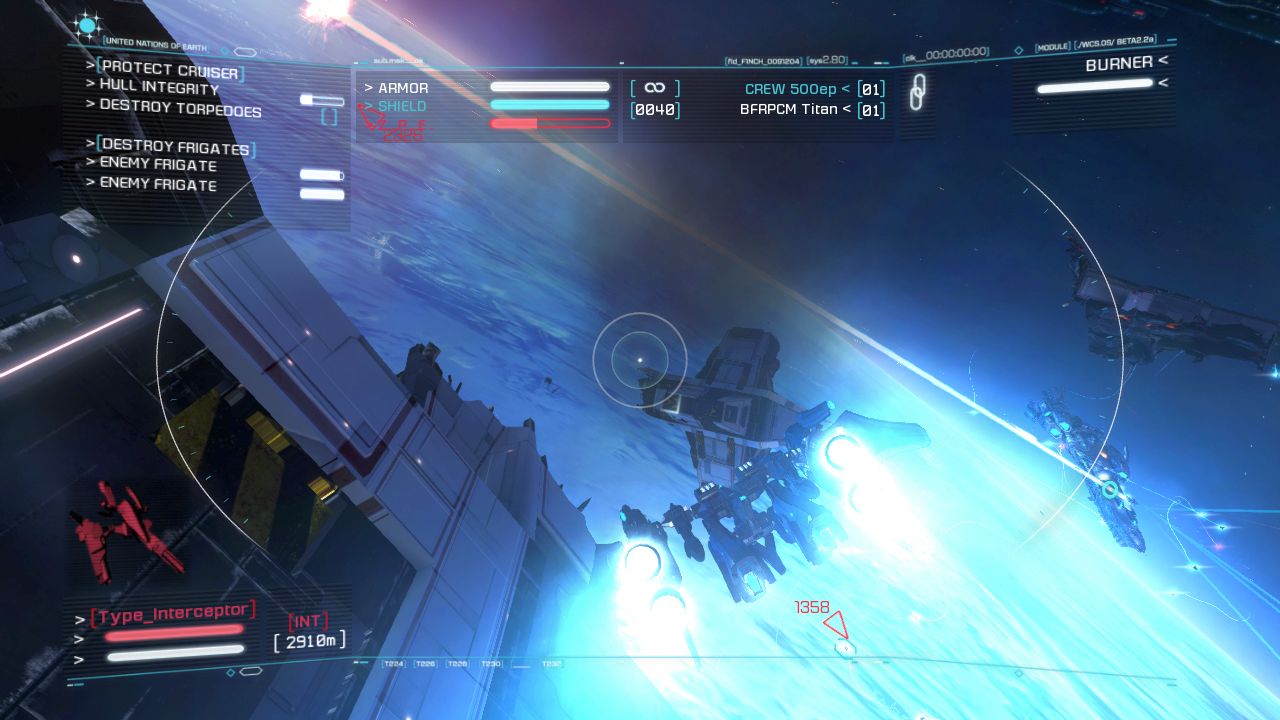Select the Destroy Frigates objective header
This screenshot has height=720, width=1280.
[x=175, y=147]
